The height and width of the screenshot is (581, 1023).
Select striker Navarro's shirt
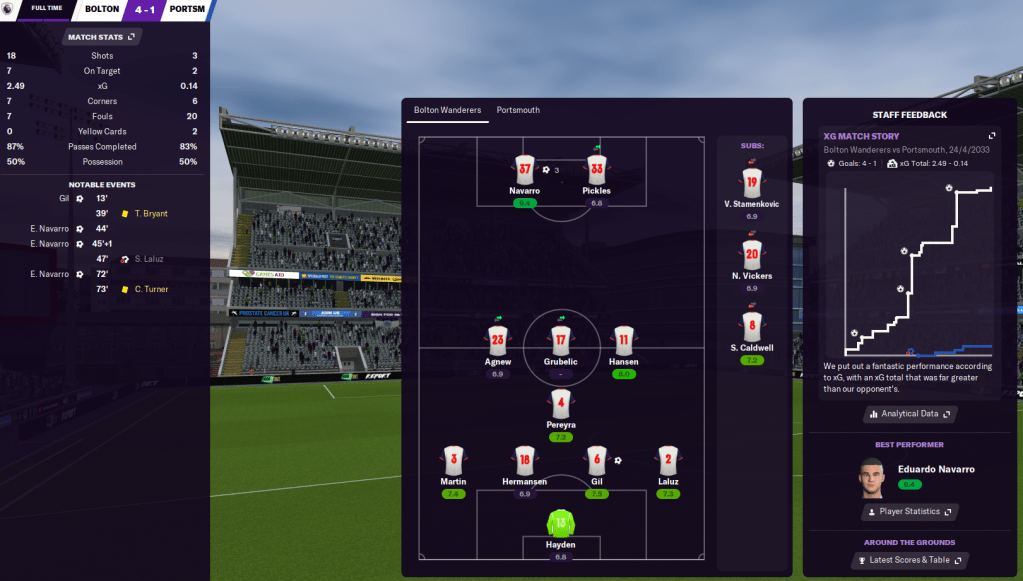[x=524, y=169]
